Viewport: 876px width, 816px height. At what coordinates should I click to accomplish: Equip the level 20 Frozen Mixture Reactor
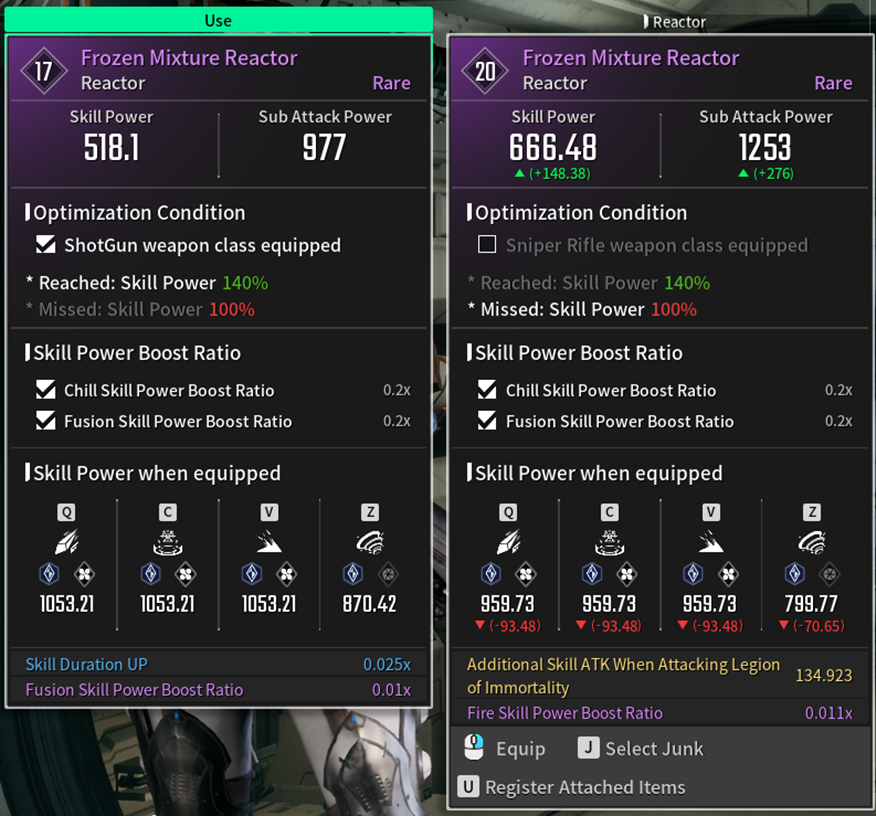pos(506,748)
